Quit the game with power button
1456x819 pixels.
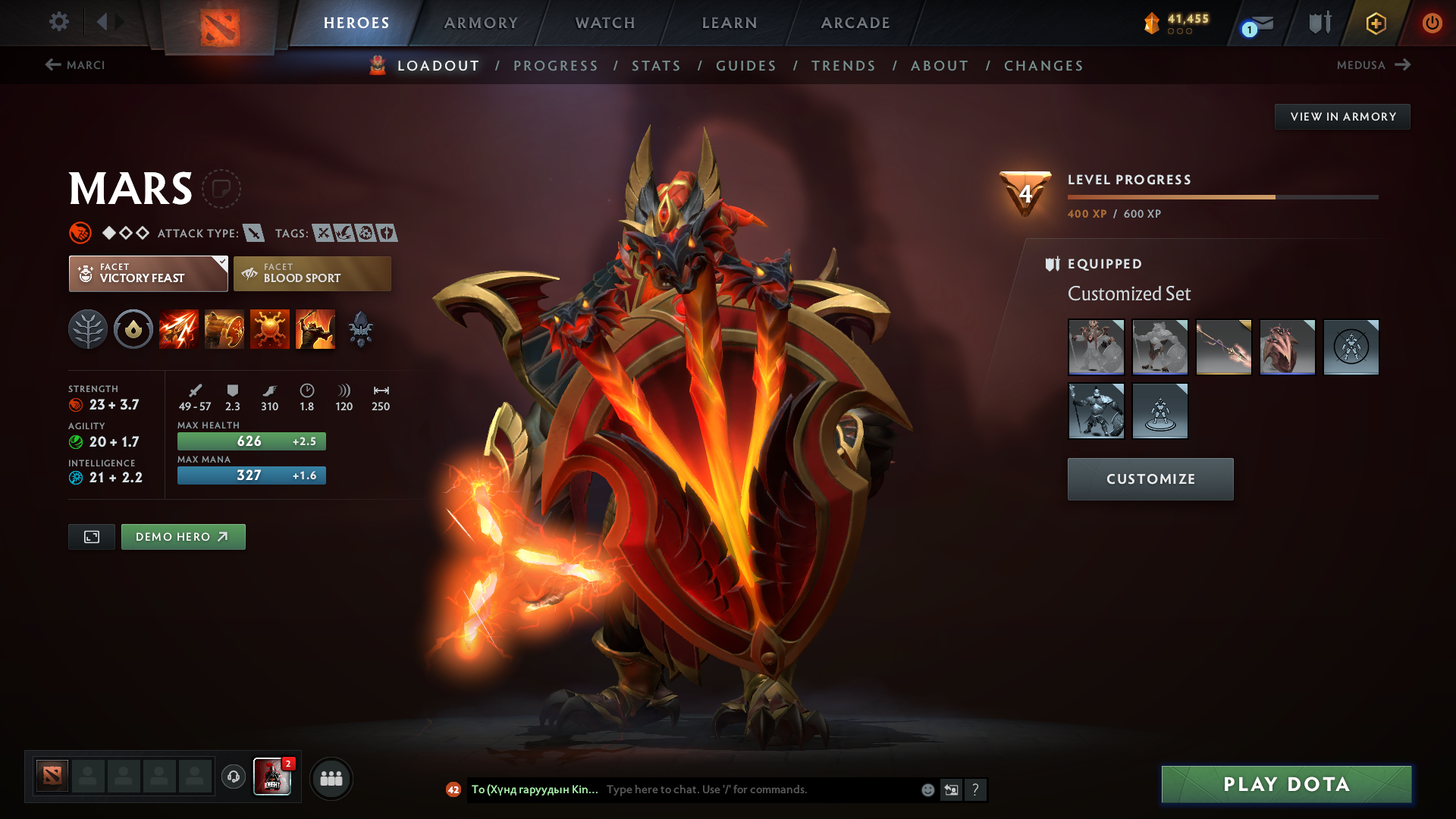pos(1432,23)
